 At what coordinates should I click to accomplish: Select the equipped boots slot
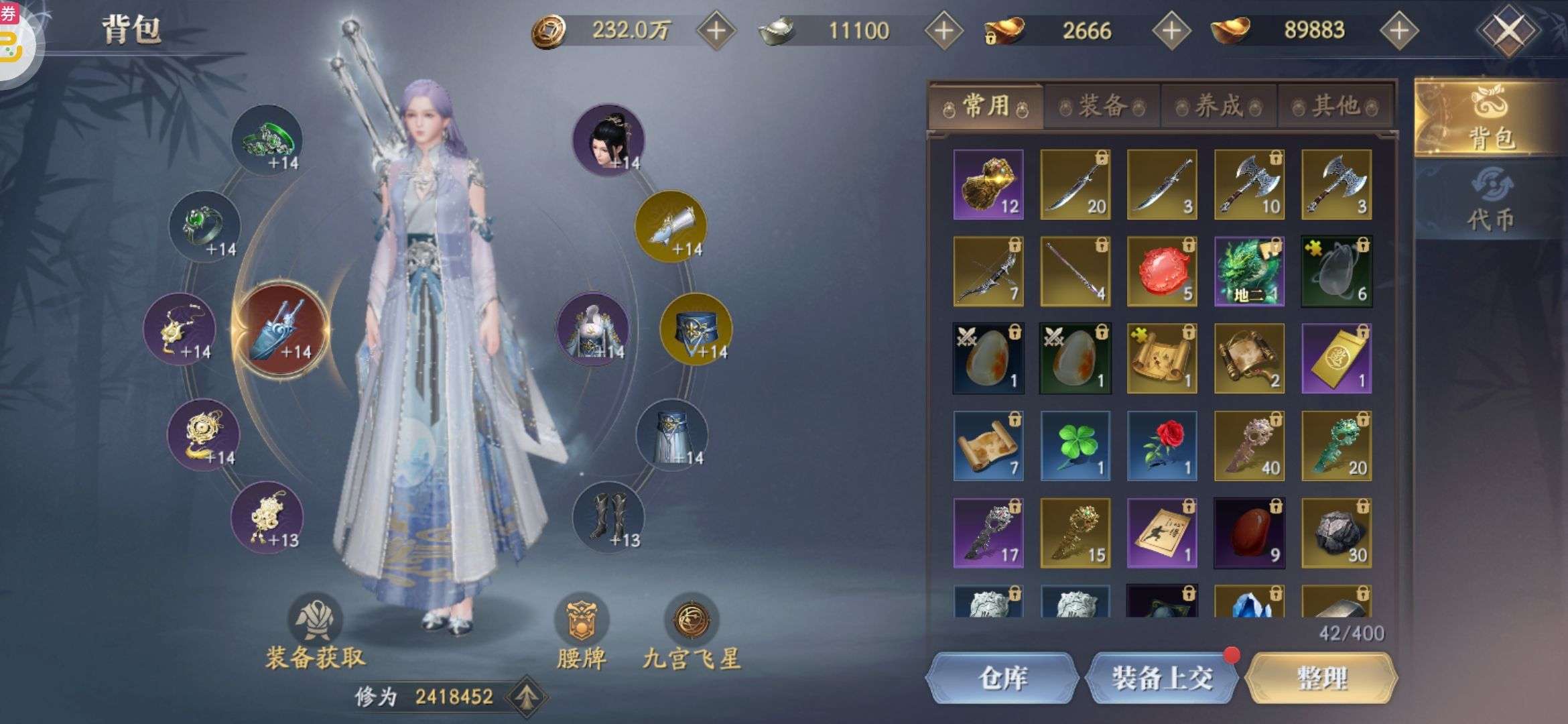tap(608, 518)
